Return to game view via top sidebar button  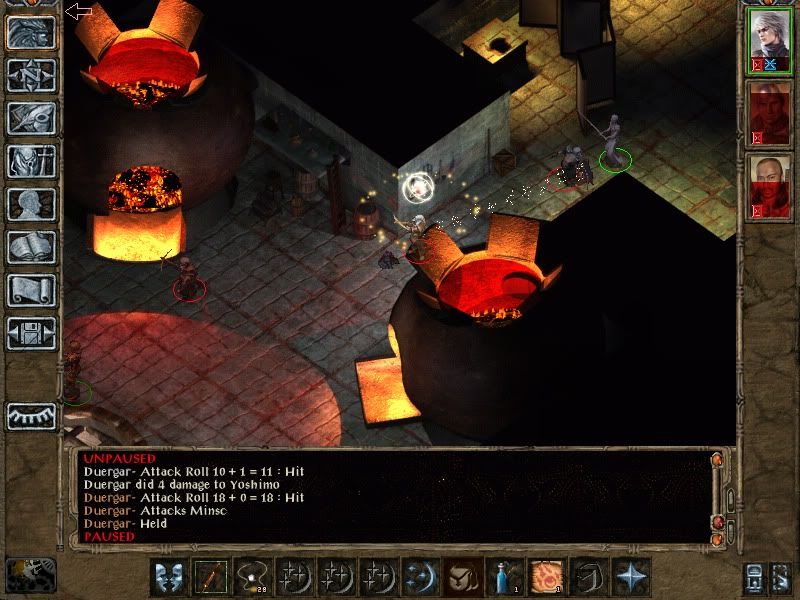pyautogui.click(x=31, y=33)
